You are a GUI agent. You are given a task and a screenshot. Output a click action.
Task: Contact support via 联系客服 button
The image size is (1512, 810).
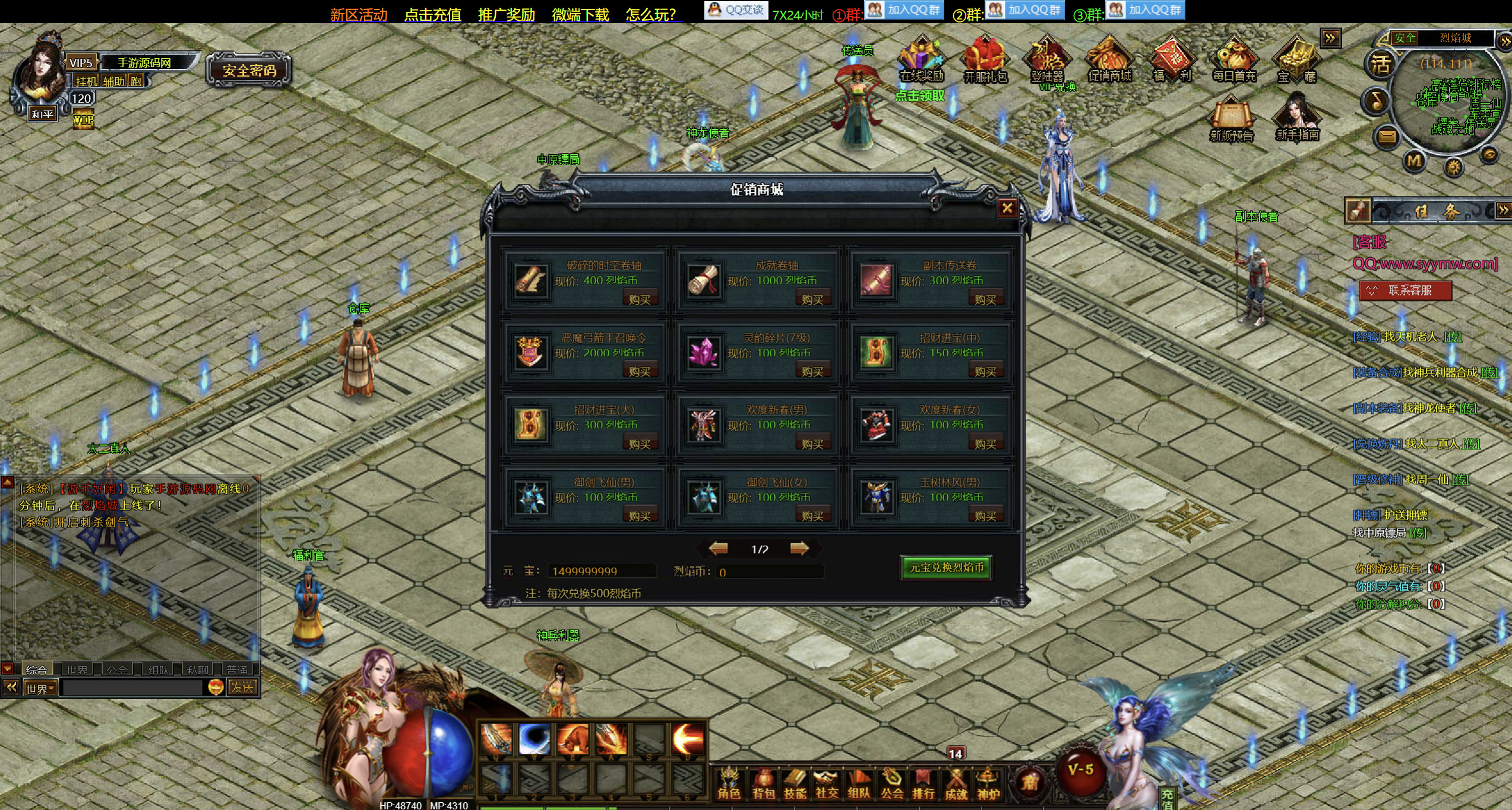(1406, 290)
